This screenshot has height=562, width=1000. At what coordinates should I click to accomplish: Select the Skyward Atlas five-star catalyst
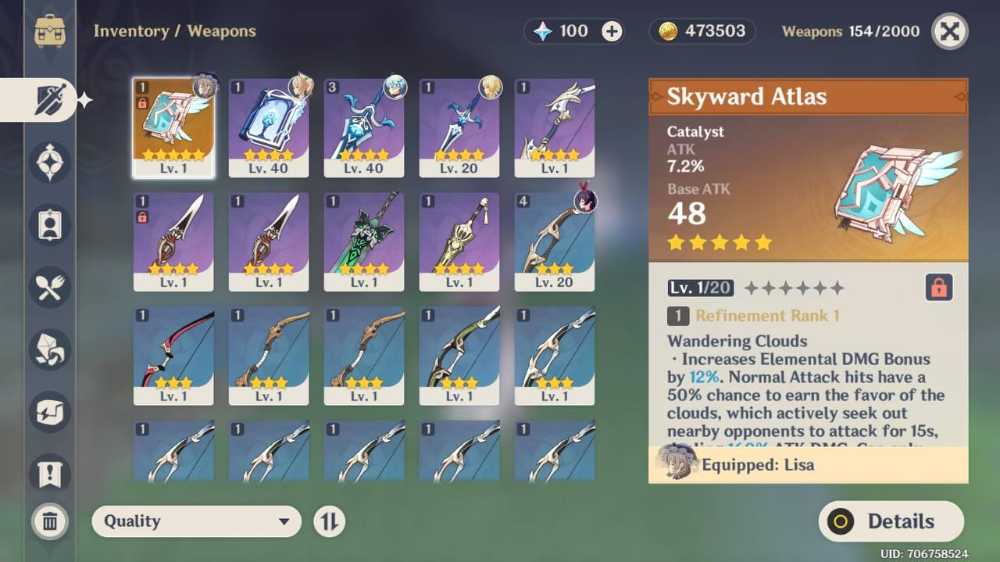173,127
